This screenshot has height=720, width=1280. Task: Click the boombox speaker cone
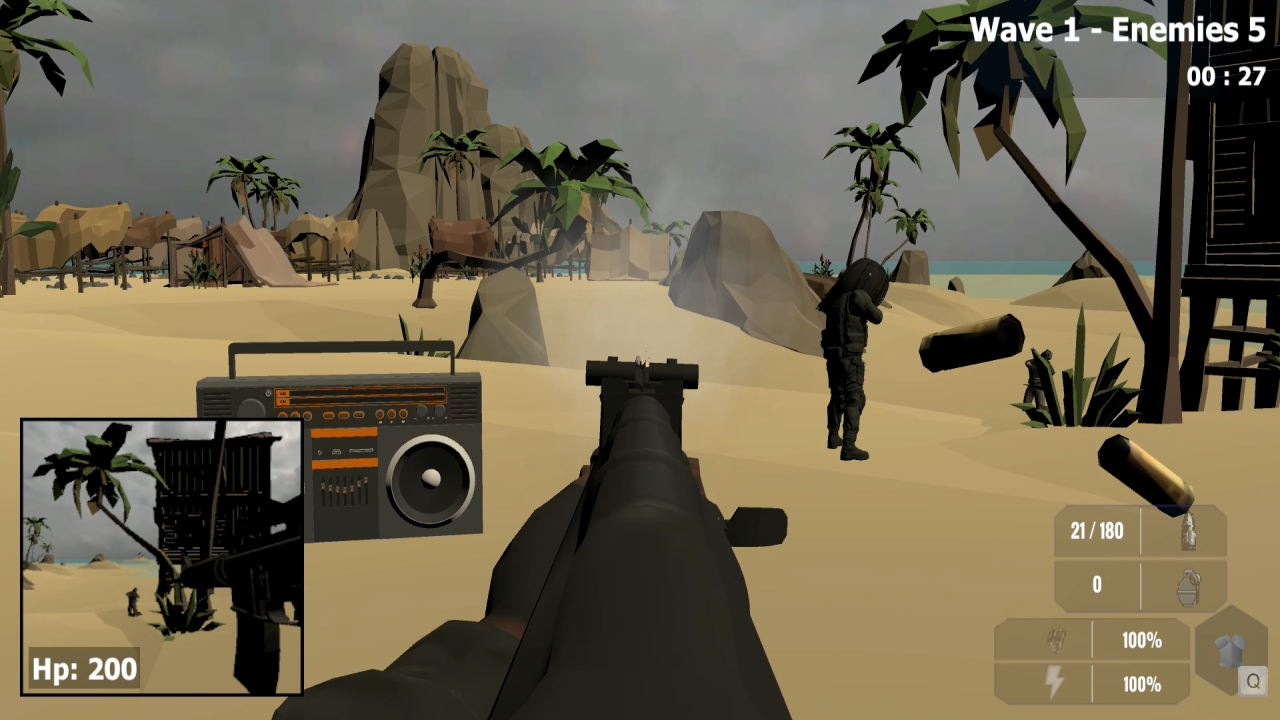click(x=431, y=477)
